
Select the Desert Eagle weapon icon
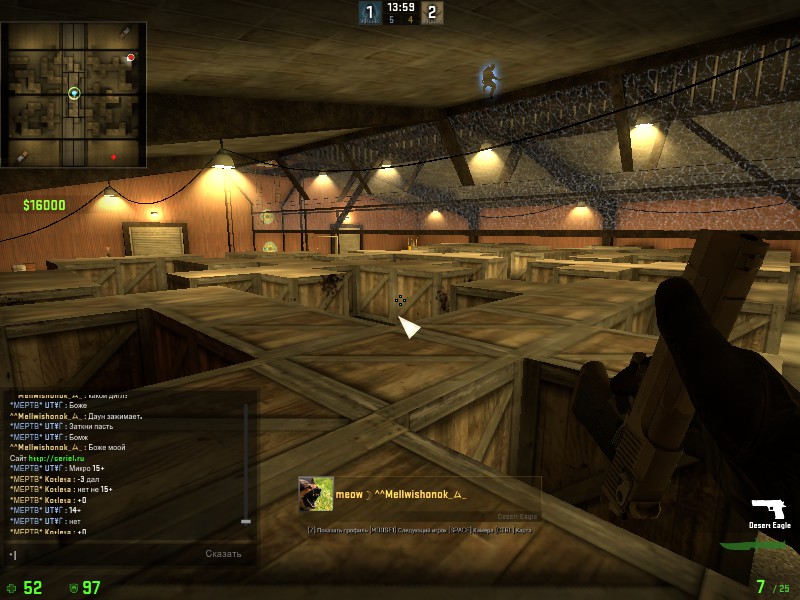pyautogui.click(x=770, y=509)
